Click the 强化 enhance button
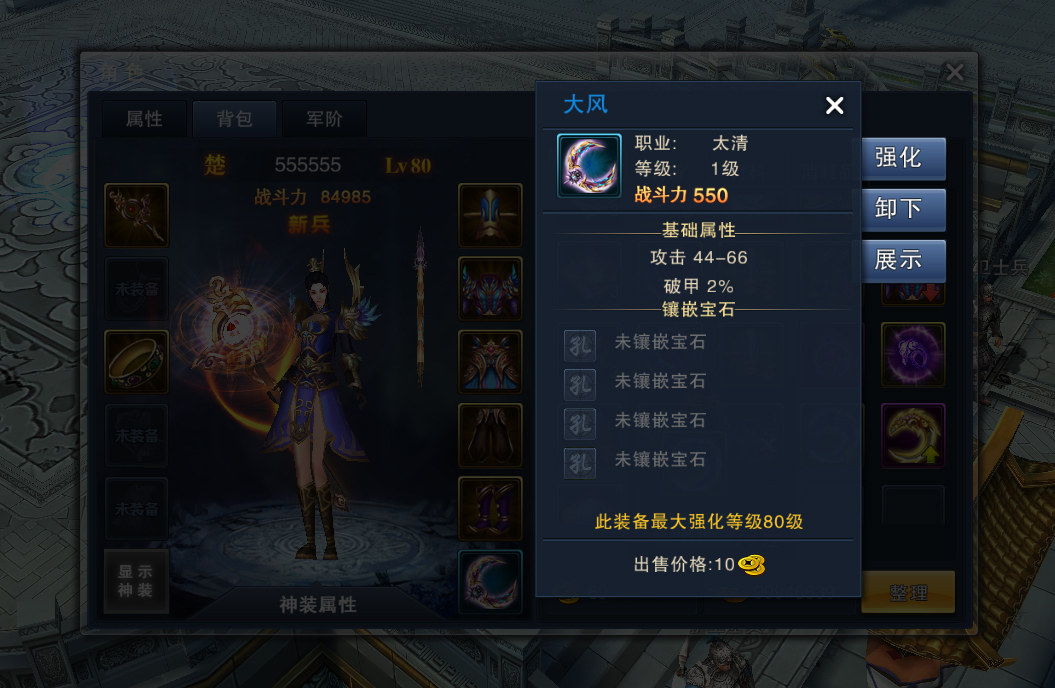Image resolution: width=1055 pixels, height=688 pixels. coord(898,158)
